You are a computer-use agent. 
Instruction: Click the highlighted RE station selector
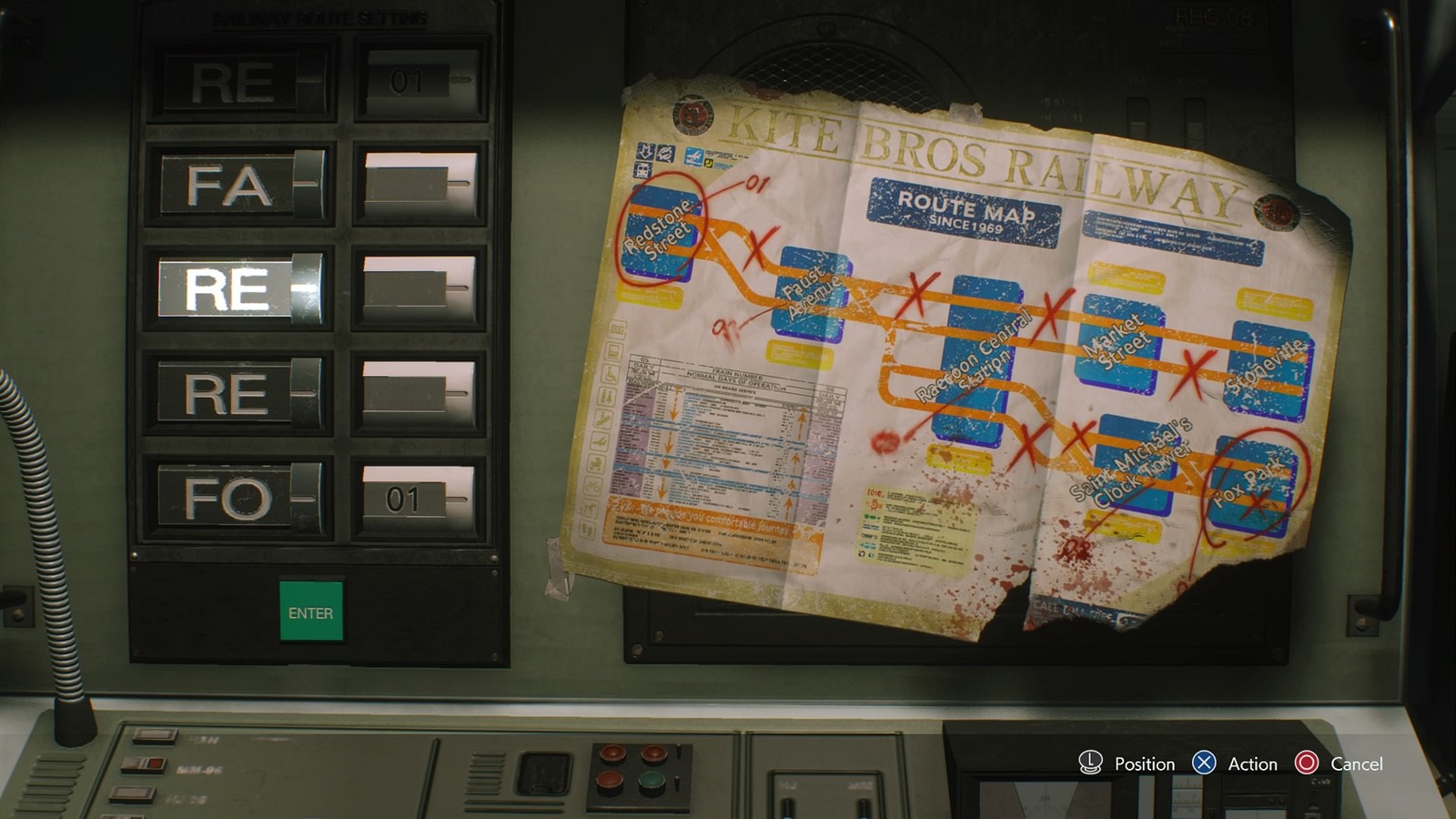click(x=240, y=289)
